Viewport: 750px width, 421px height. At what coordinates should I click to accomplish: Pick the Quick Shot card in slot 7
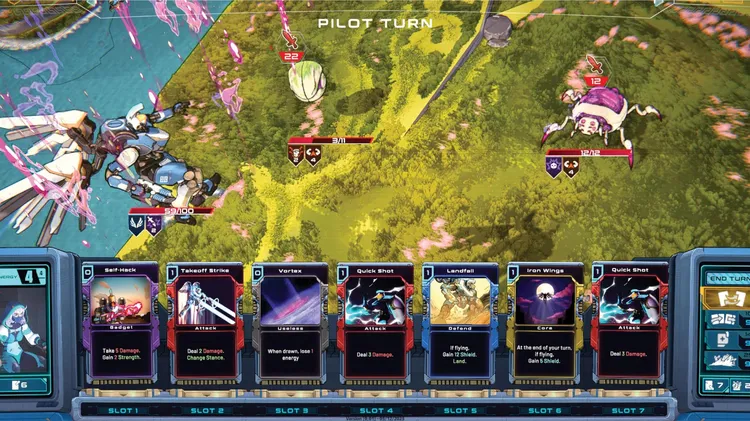pos(630,322)
